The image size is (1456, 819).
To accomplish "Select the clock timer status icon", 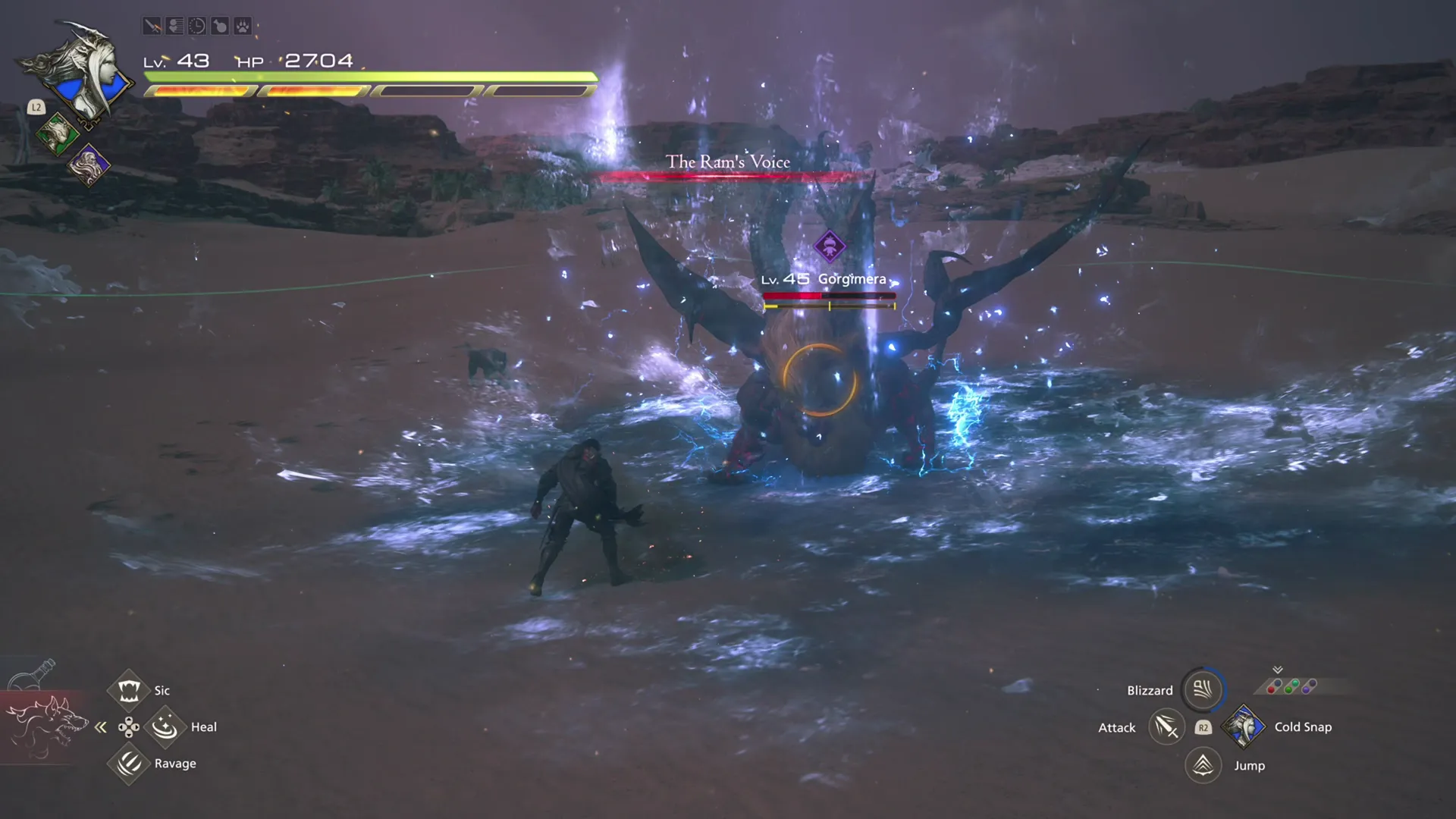I will pyautogui.click(x=197, y=27).
